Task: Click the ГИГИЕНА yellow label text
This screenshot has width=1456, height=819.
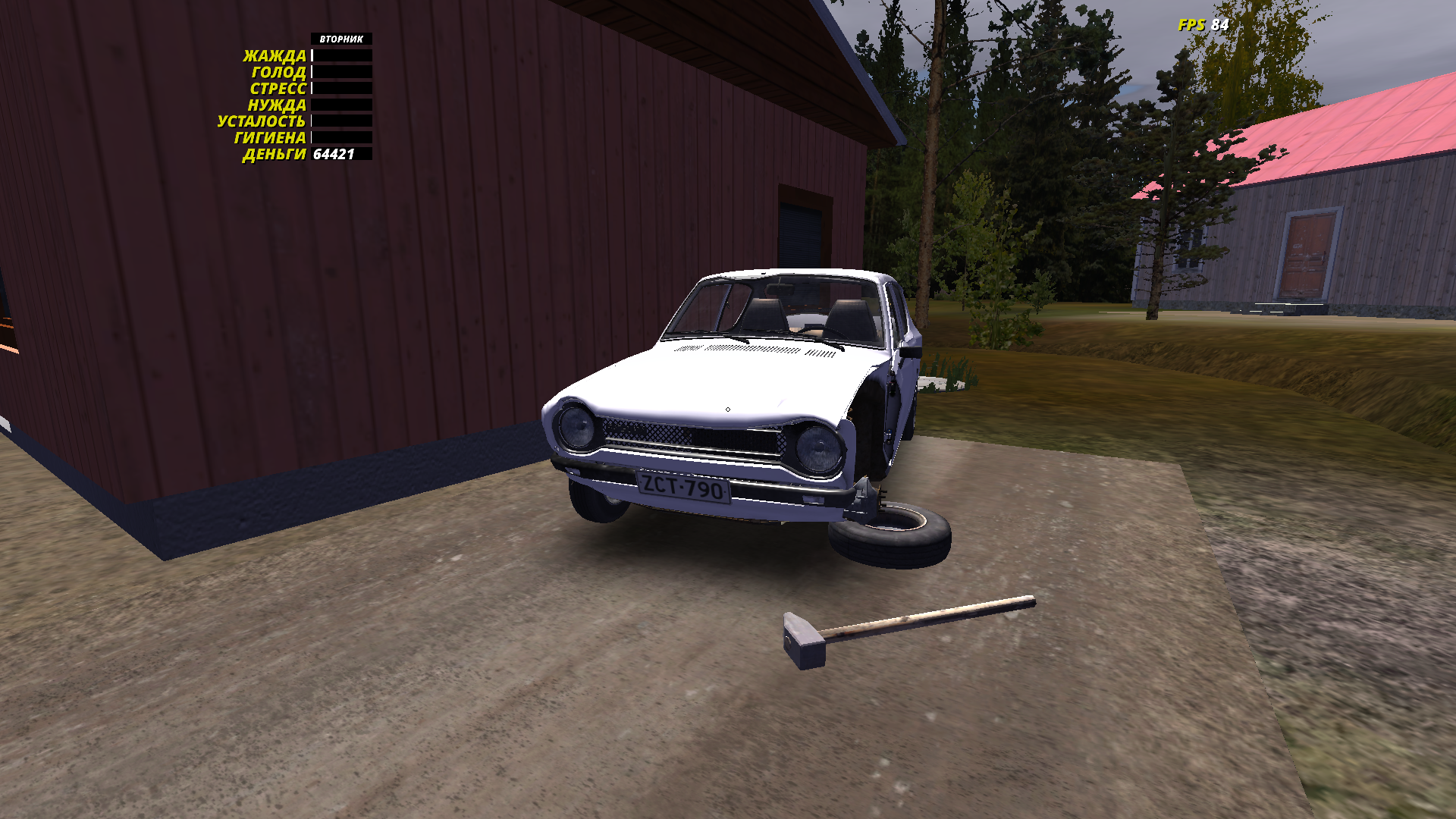Action: tap(269, 139)
